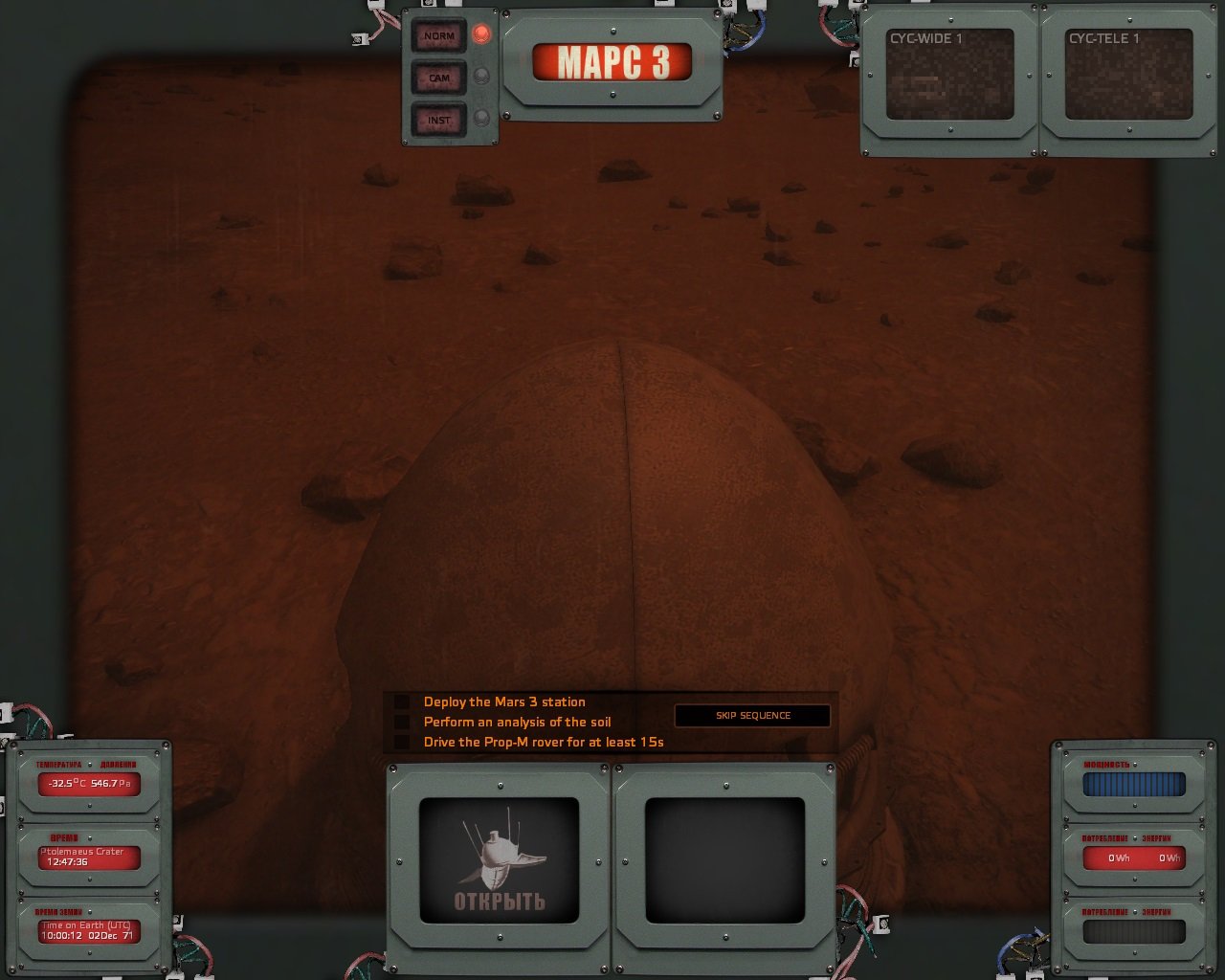
Task: Click the blue МОЩНОСТЬ power bar
Action: (x=1133, y=785)
